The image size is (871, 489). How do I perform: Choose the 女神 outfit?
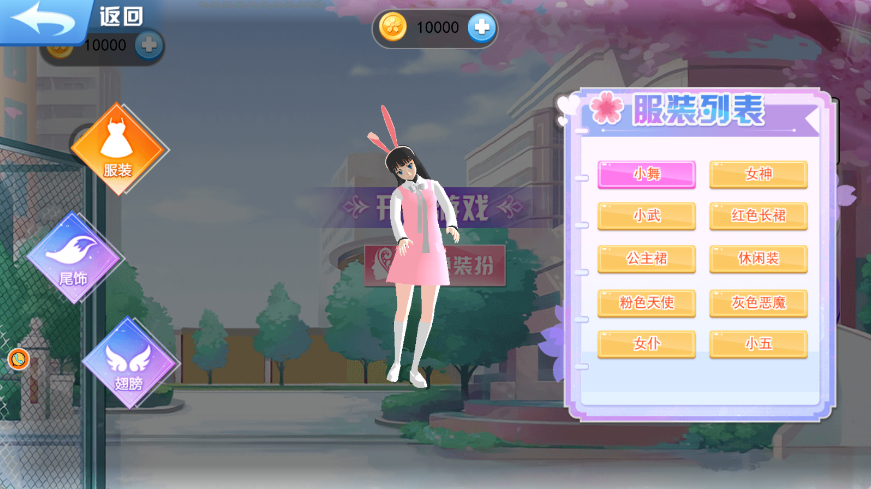coord(758,174)
